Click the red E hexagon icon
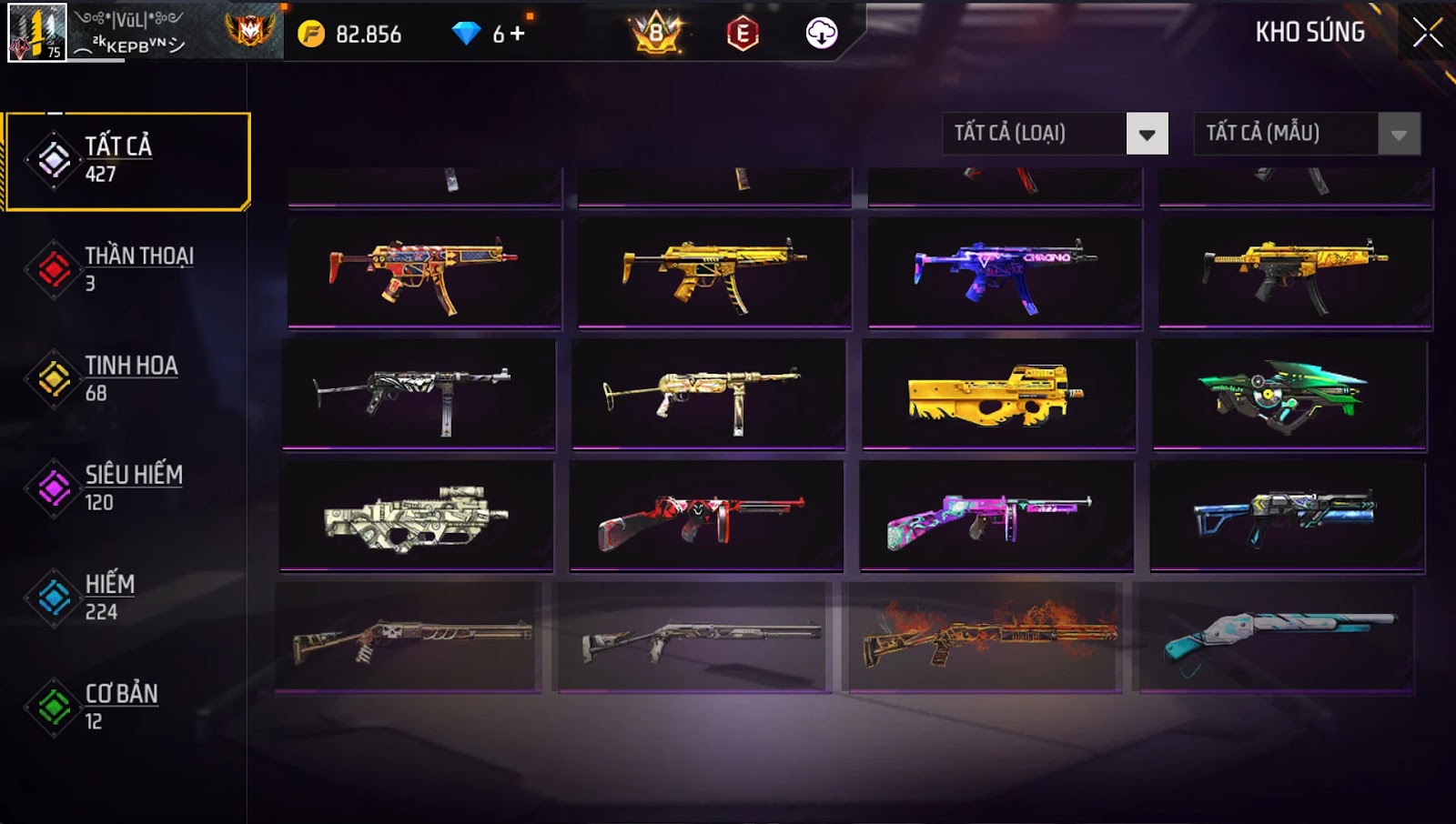Viewport: 1456px width, 824px height. (x=743, y=34)
